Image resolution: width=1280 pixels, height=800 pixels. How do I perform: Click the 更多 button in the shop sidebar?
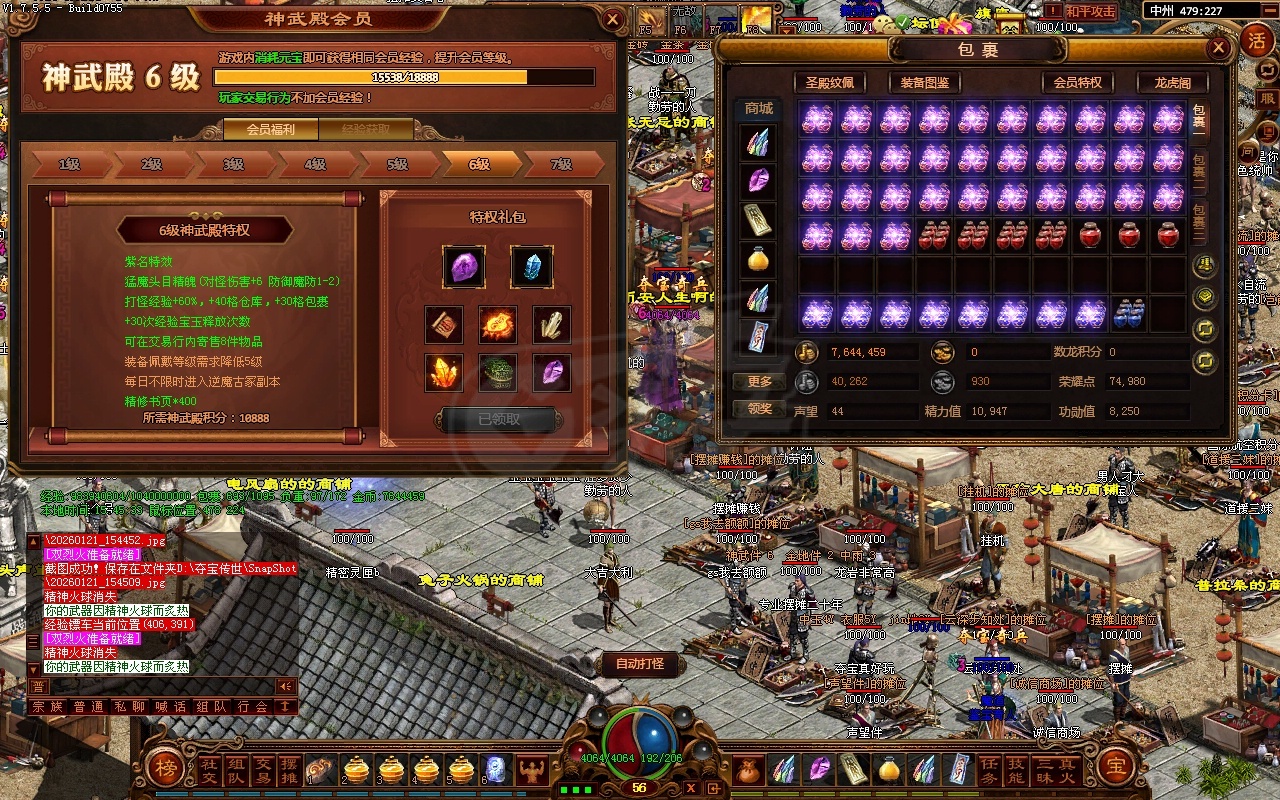tap(759, 381)
